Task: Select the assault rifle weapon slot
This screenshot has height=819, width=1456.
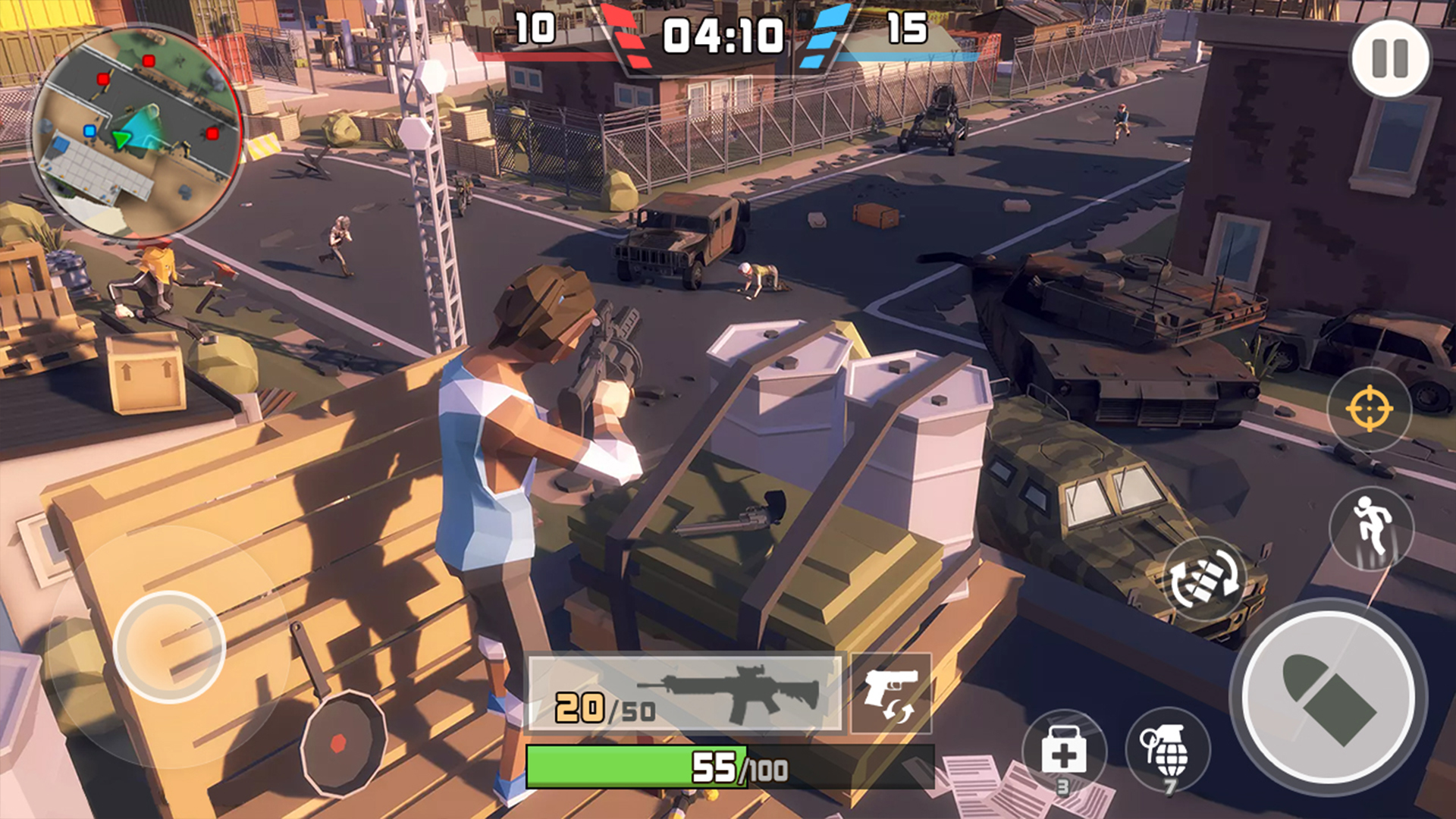Action: (x=686, y=694)
